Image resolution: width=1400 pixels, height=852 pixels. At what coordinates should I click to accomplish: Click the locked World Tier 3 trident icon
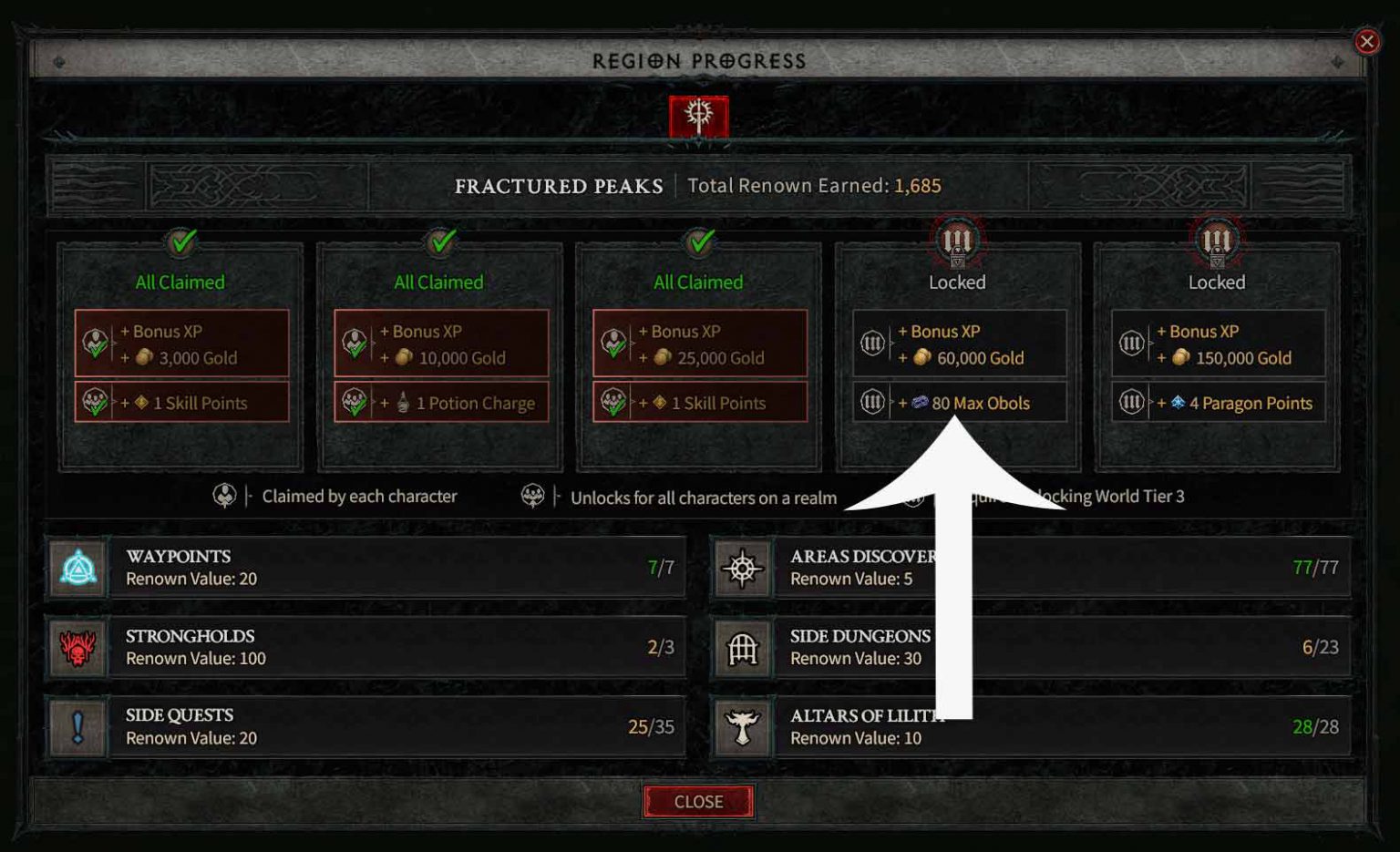click(x=957, y=240)
